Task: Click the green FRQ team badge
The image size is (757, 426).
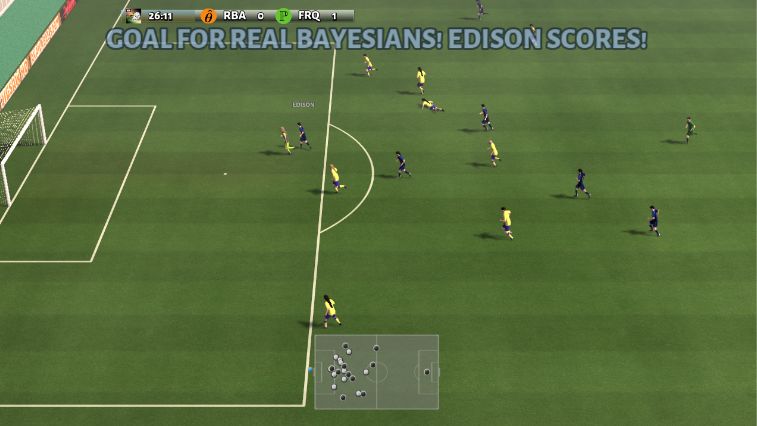Action: (283, 16)
